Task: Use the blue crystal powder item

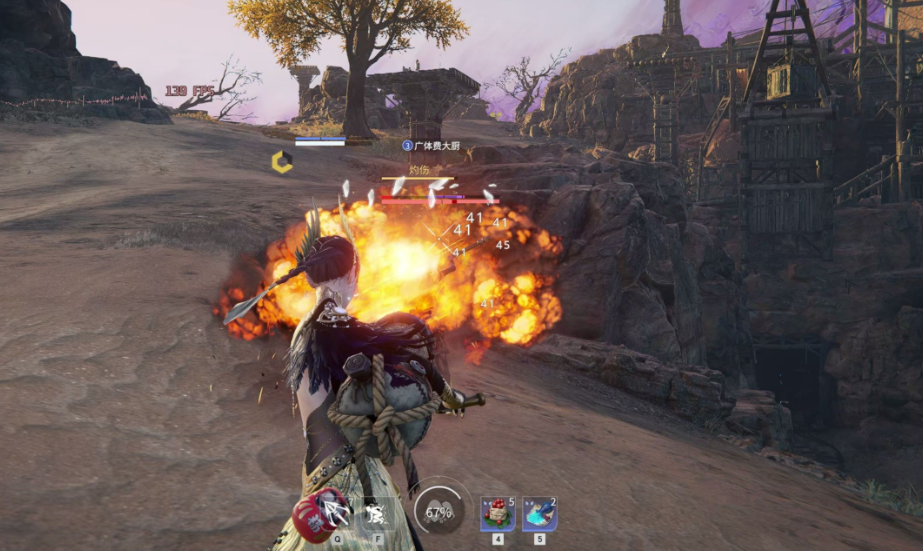Action: click(x=539, y=514)
